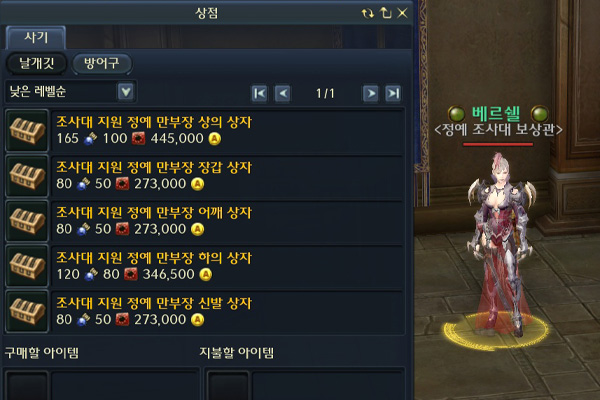Go to the previous shop page

click(x=282, y=93)
